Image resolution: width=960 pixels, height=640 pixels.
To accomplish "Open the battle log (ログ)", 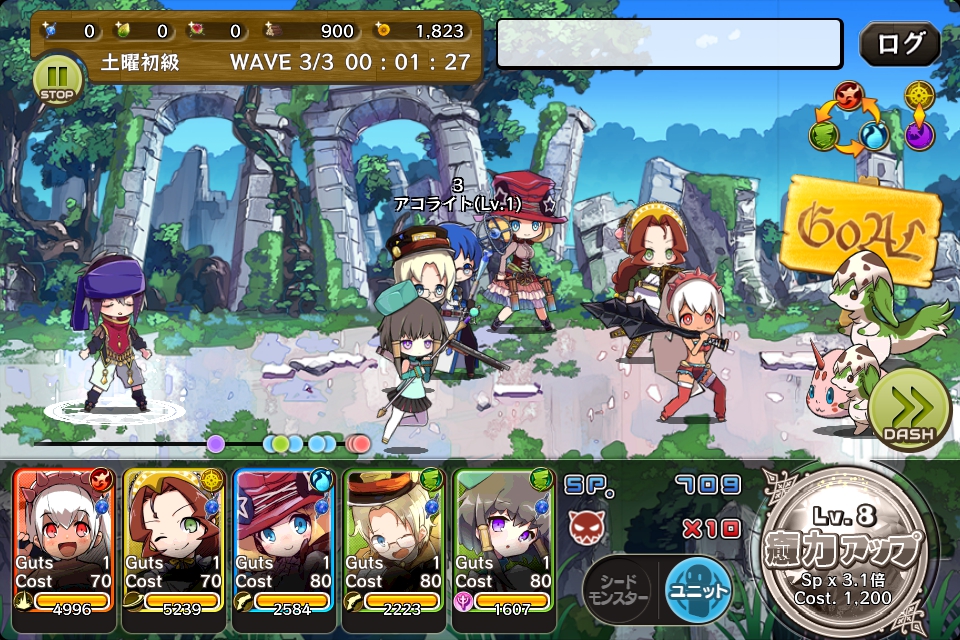I will 899,43.
